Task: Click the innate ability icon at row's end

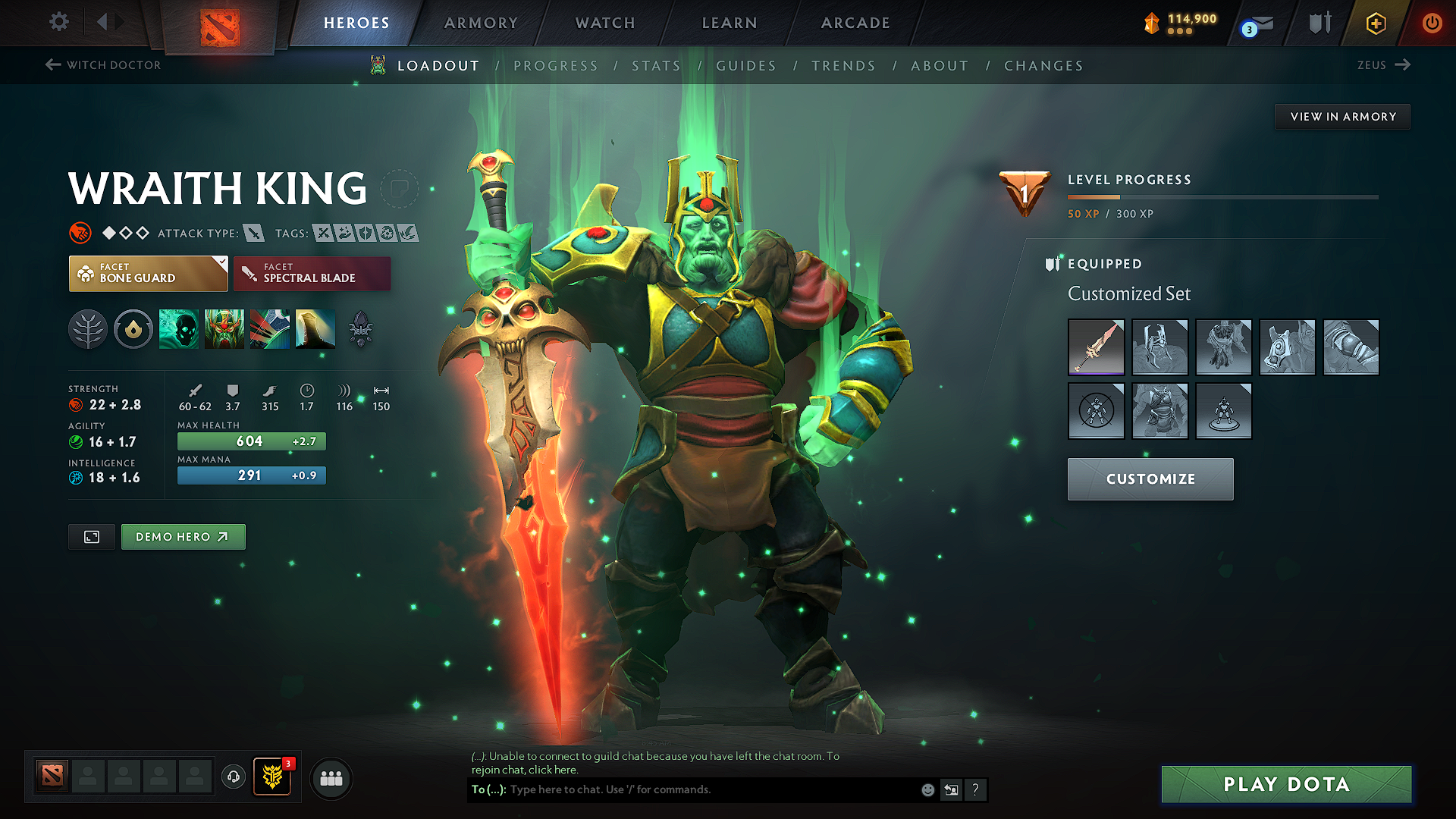Action: 361,329
